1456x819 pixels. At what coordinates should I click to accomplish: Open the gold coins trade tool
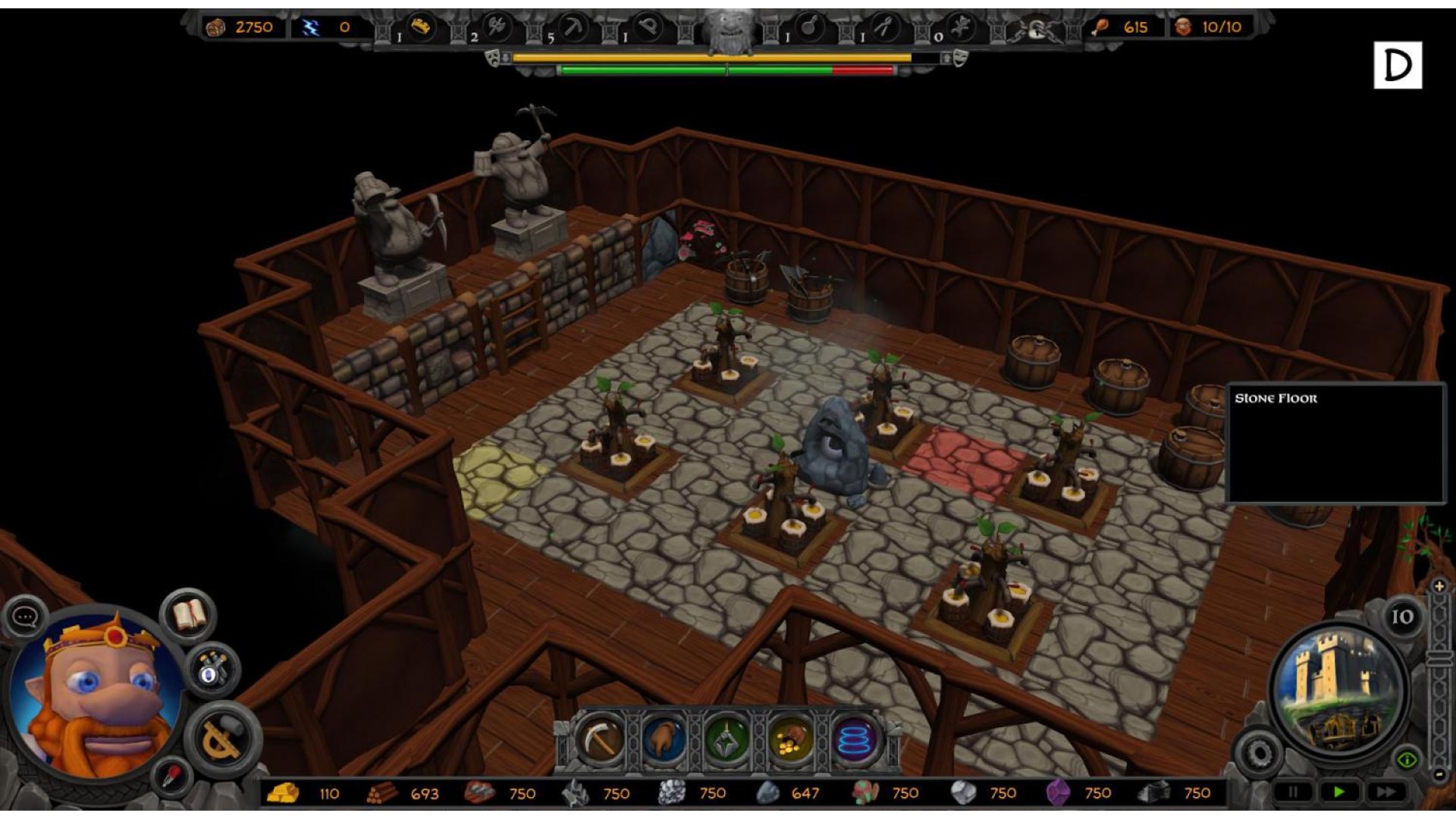[x=791, y=739]
